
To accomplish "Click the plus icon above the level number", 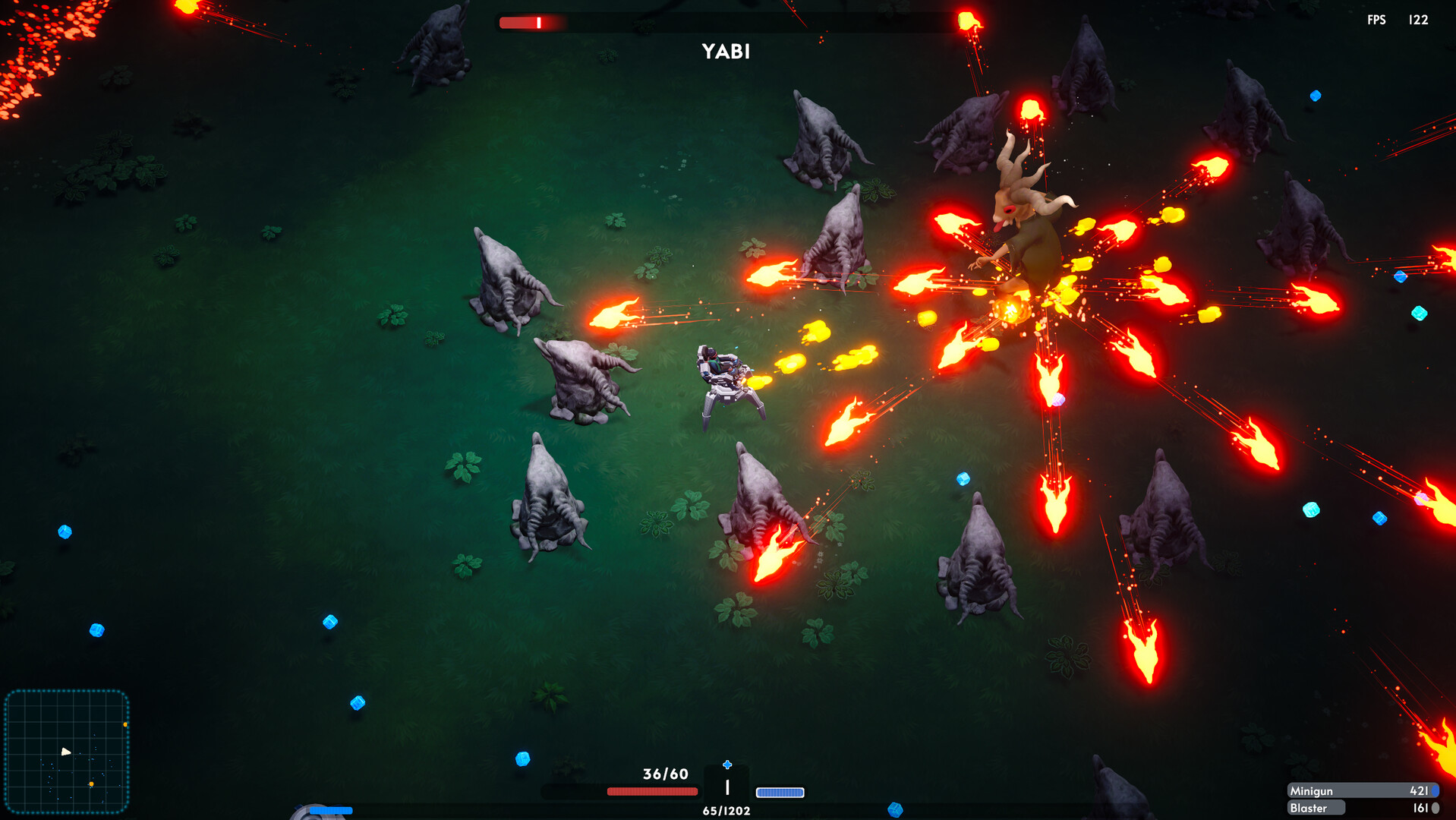I will (727, 763).
